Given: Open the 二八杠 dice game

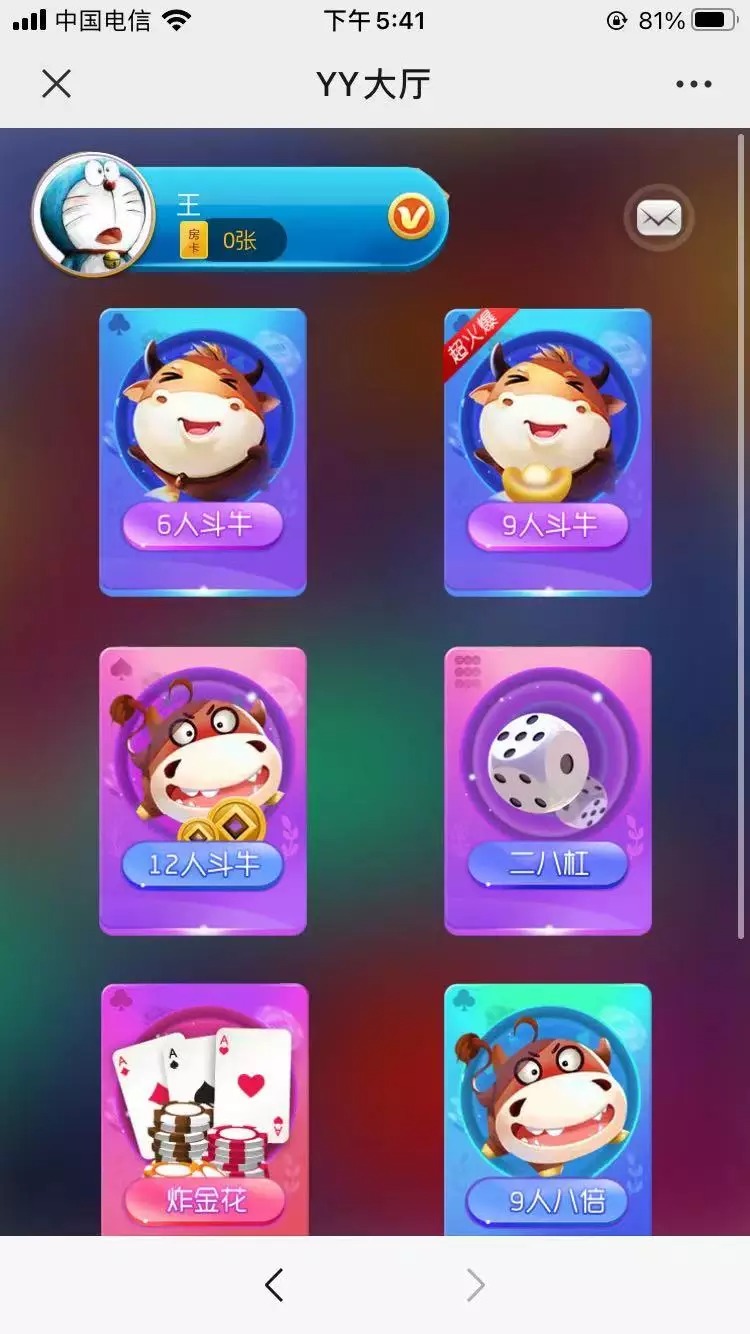Looking at the screenshot, I should click(x=548, y=791).
